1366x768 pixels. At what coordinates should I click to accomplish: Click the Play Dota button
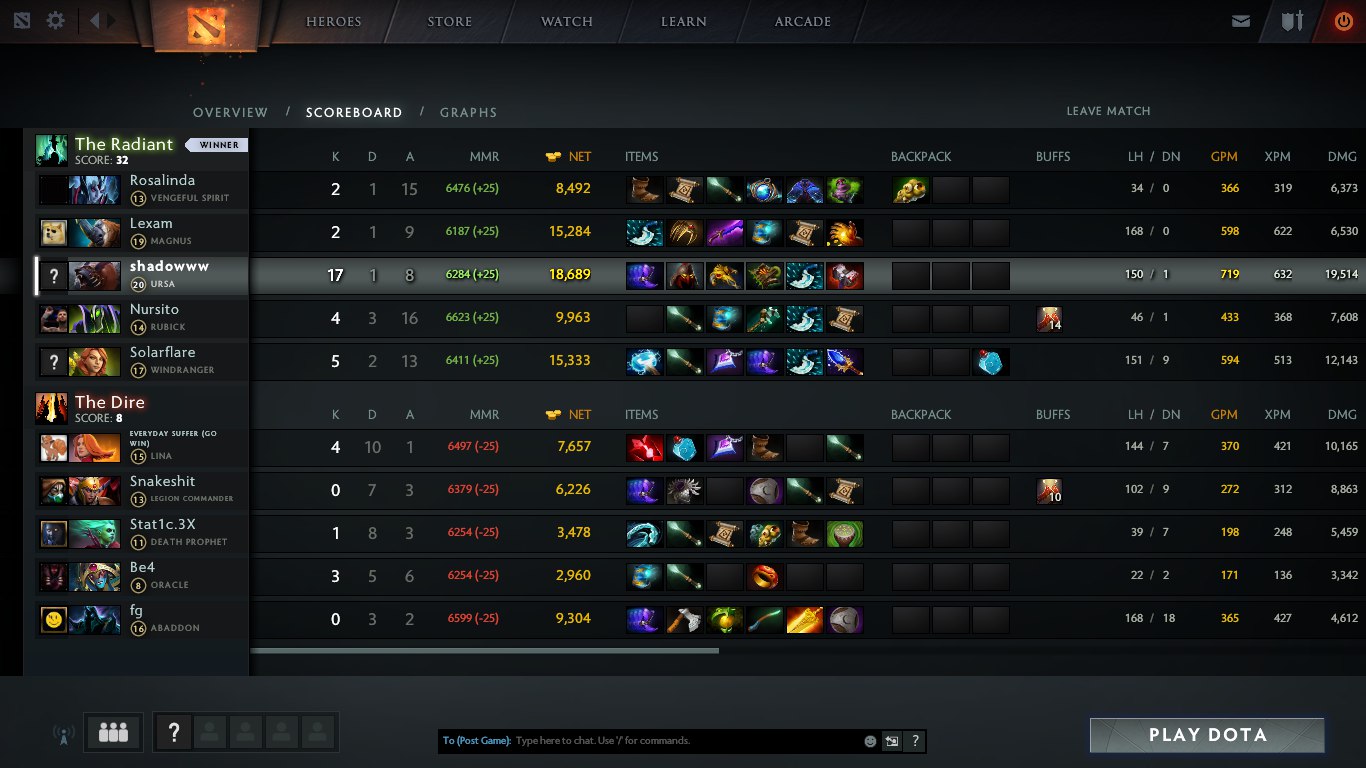click(1207, 735)
